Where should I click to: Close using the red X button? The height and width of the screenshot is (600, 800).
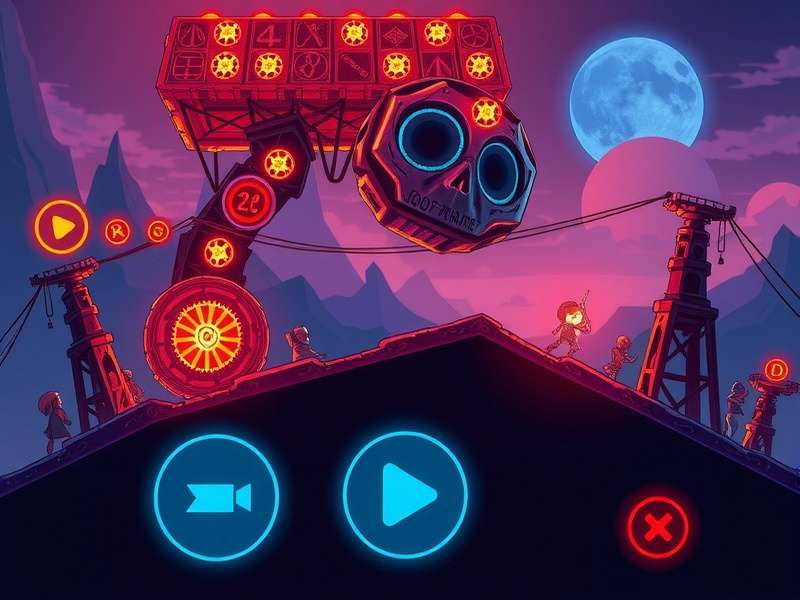657,526
